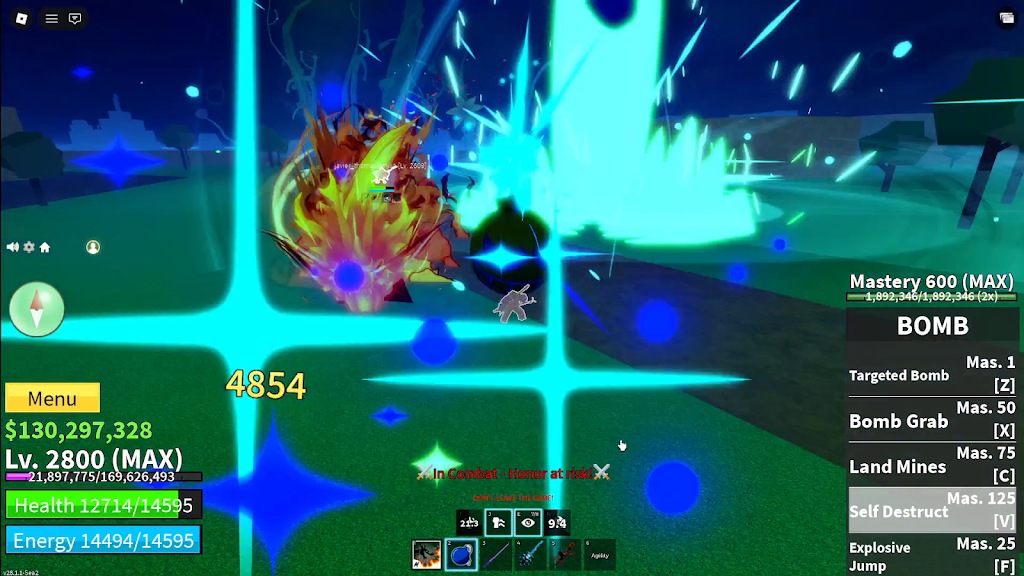
Task: Toggle the eye observation ability
Action: pos(528,522)
